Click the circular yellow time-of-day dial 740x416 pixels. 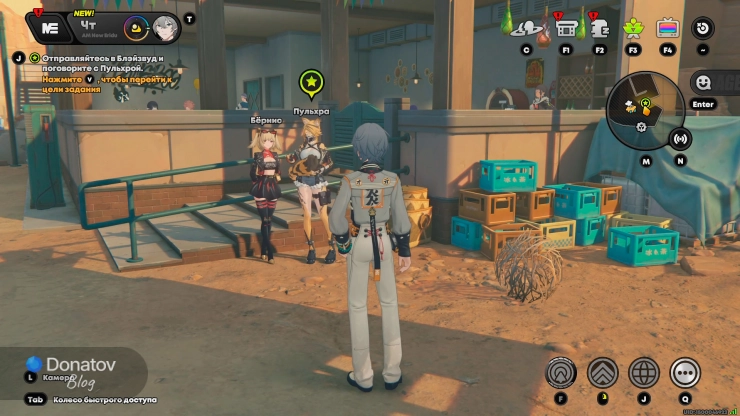click(x=137, y=28)
